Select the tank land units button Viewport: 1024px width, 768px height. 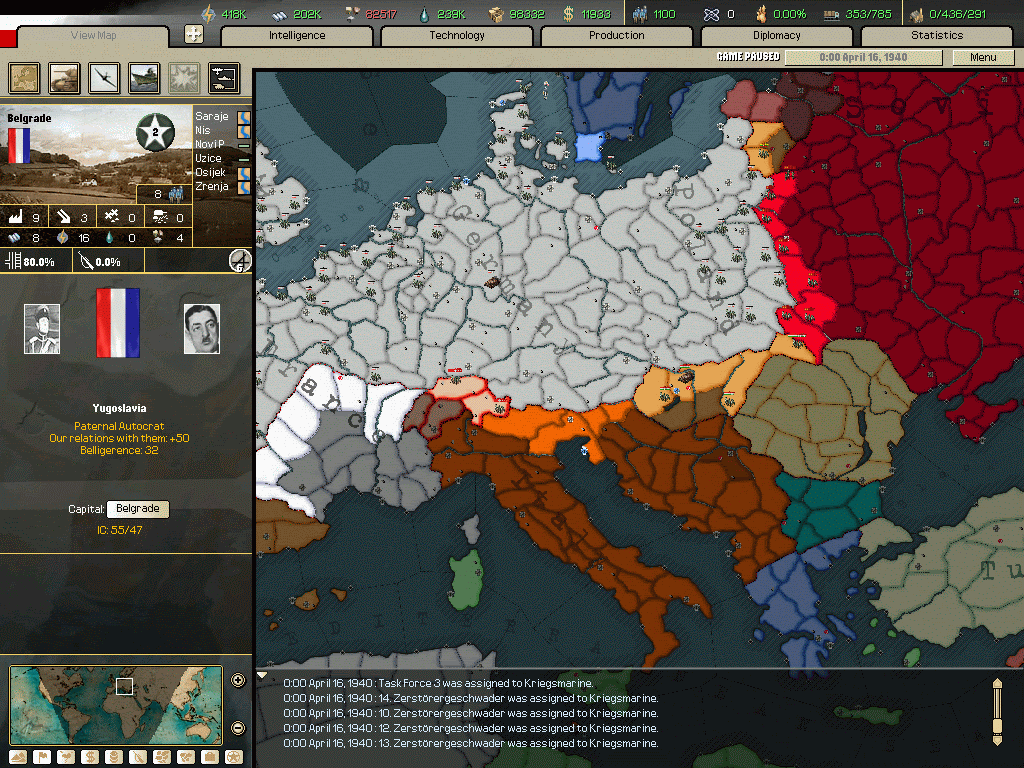(x=64, y=77)
